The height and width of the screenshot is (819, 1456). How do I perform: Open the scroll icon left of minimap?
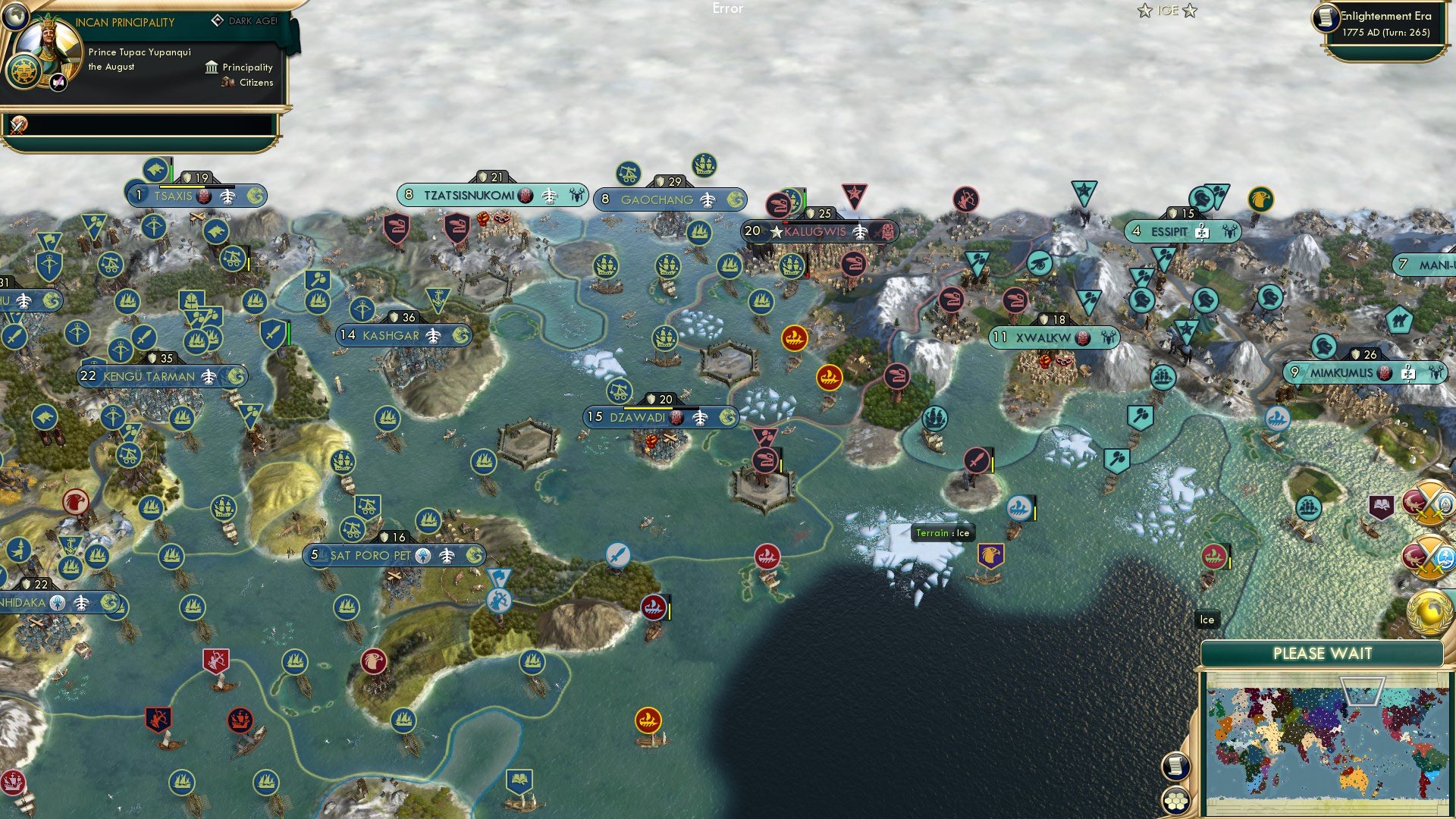pos(1175,766)
